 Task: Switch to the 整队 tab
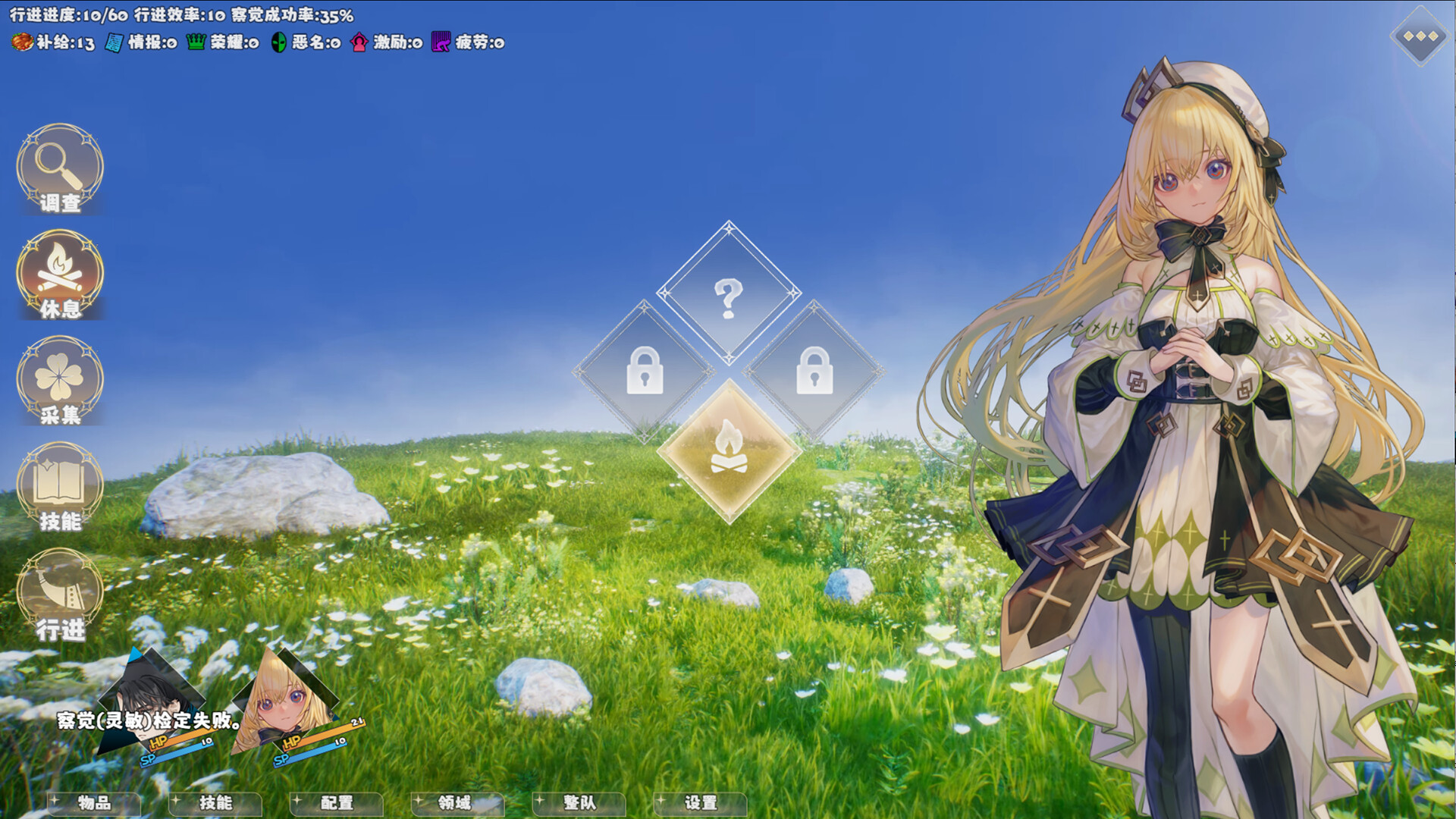pyautogui.click(x=579, y=804)
